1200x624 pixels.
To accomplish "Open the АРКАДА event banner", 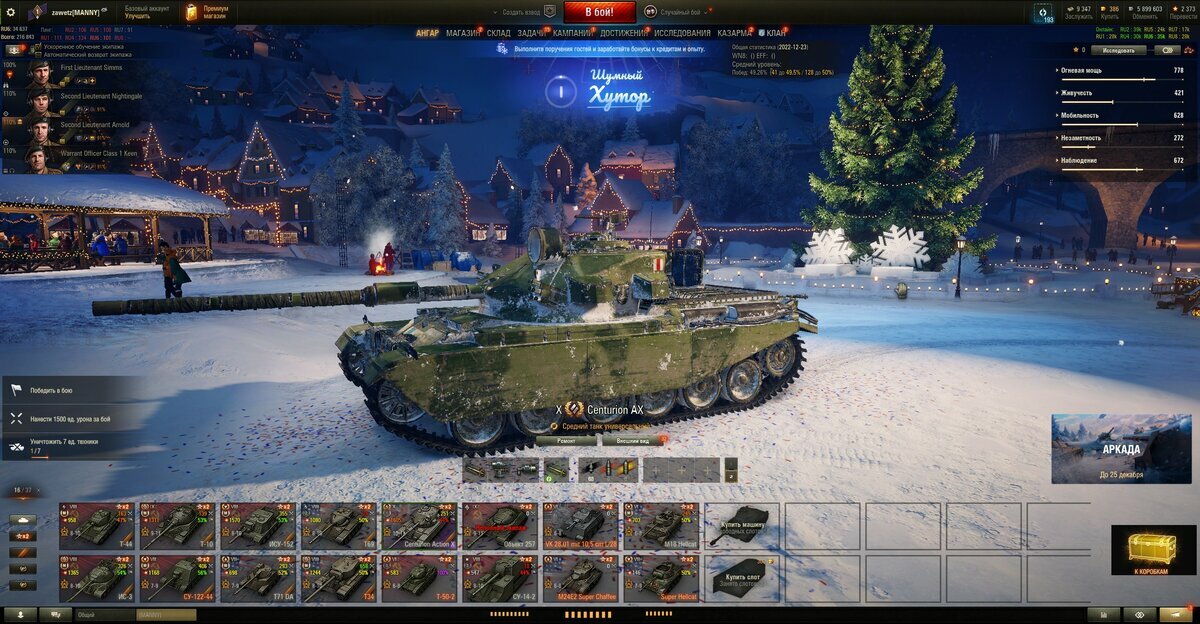I will click(1121, 449).
